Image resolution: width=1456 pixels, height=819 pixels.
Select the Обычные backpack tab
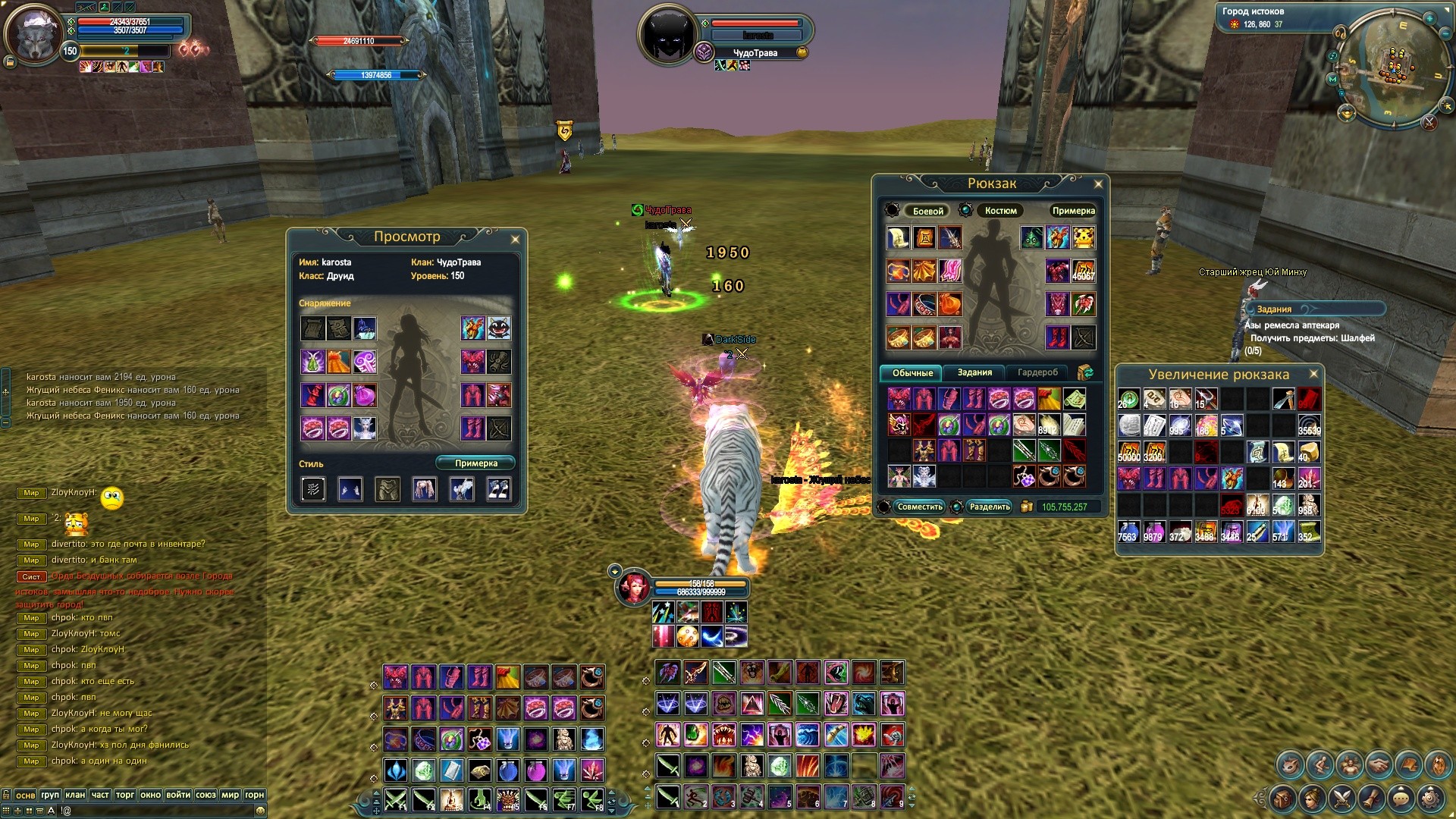[912, 373]
